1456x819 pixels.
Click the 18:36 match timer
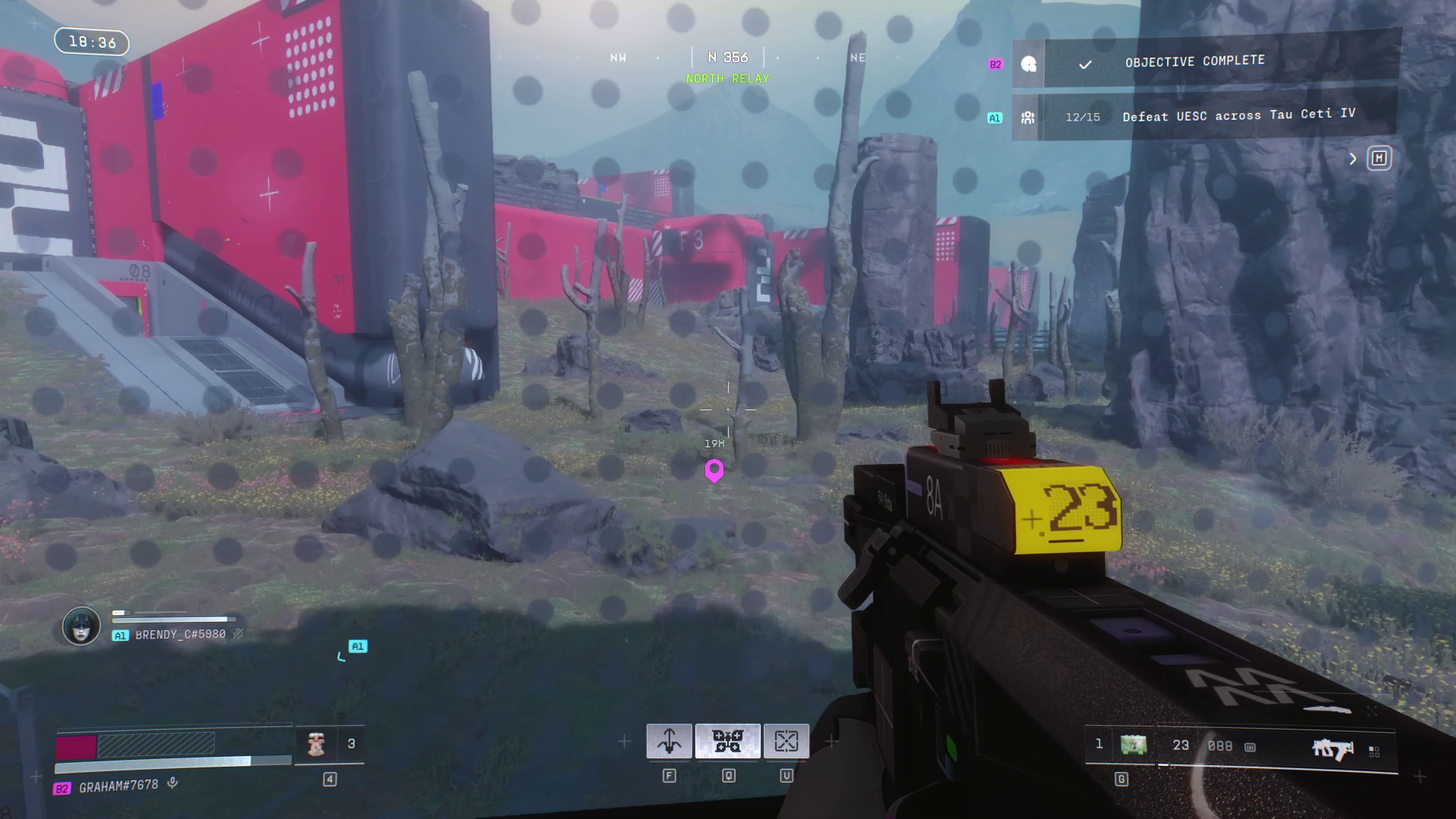[91, 42]
